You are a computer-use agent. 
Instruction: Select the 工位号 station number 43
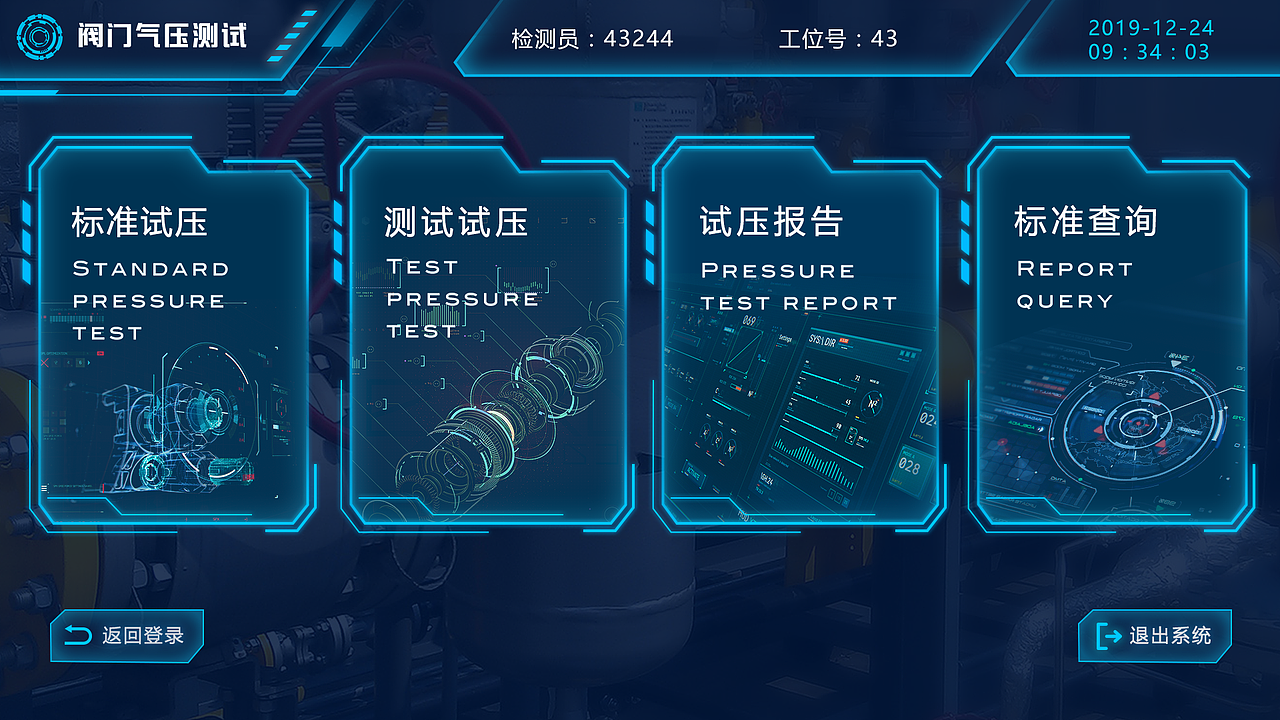click(840, 40)
